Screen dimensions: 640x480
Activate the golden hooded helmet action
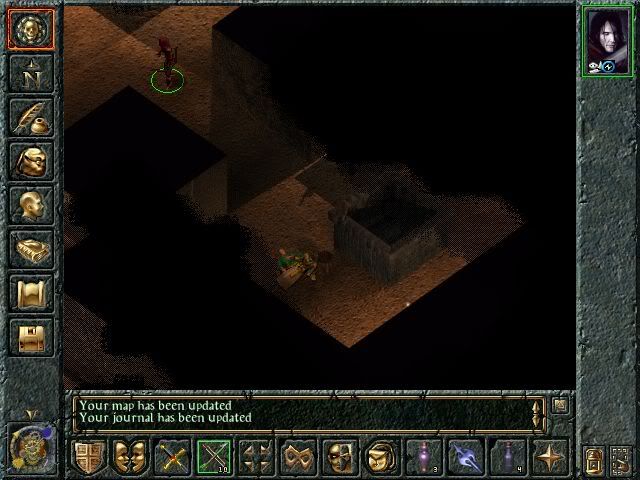click(381, 458)
